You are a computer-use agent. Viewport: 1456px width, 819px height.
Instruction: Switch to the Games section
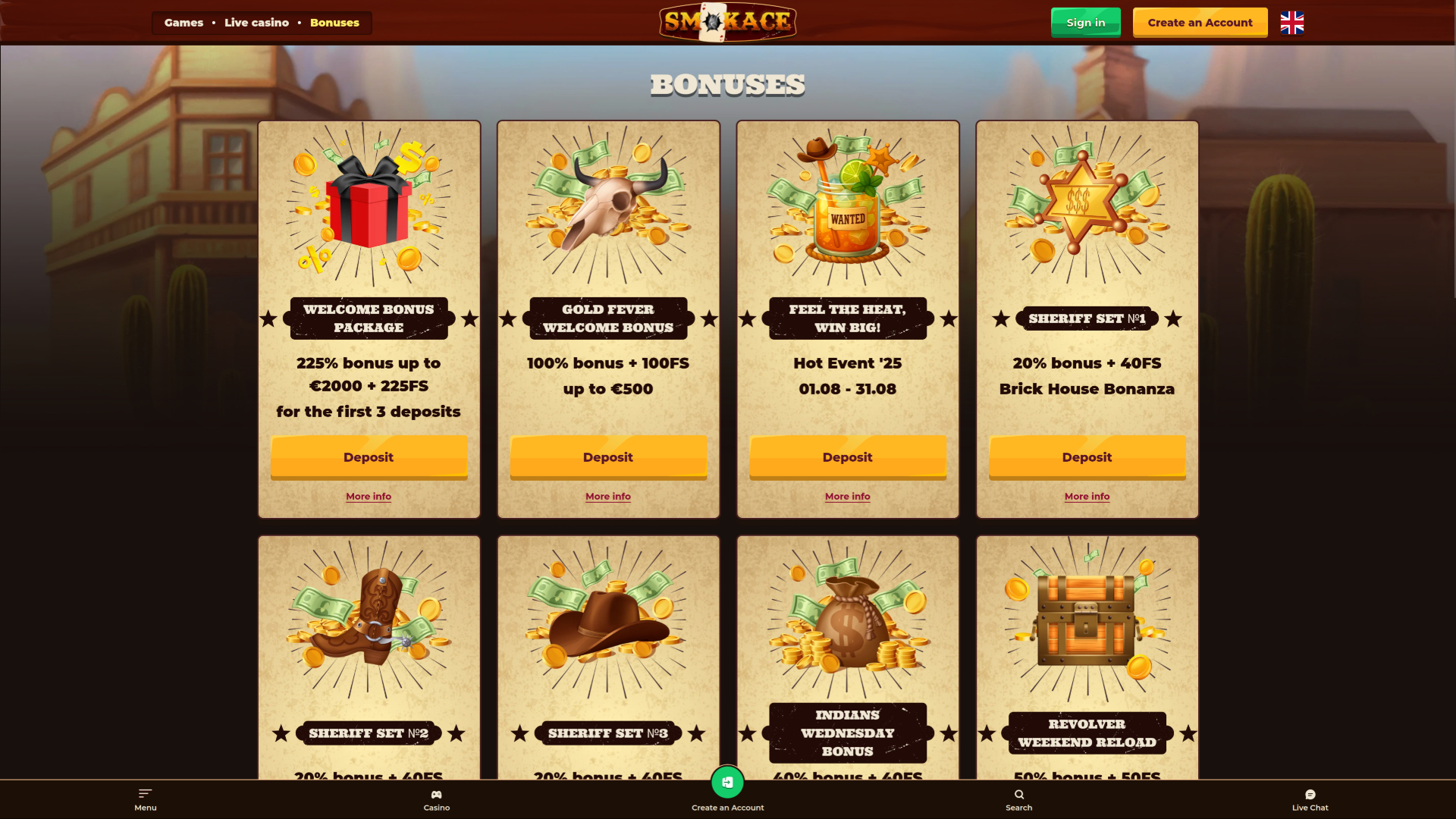pyautogui.click(x=183, y=23)
